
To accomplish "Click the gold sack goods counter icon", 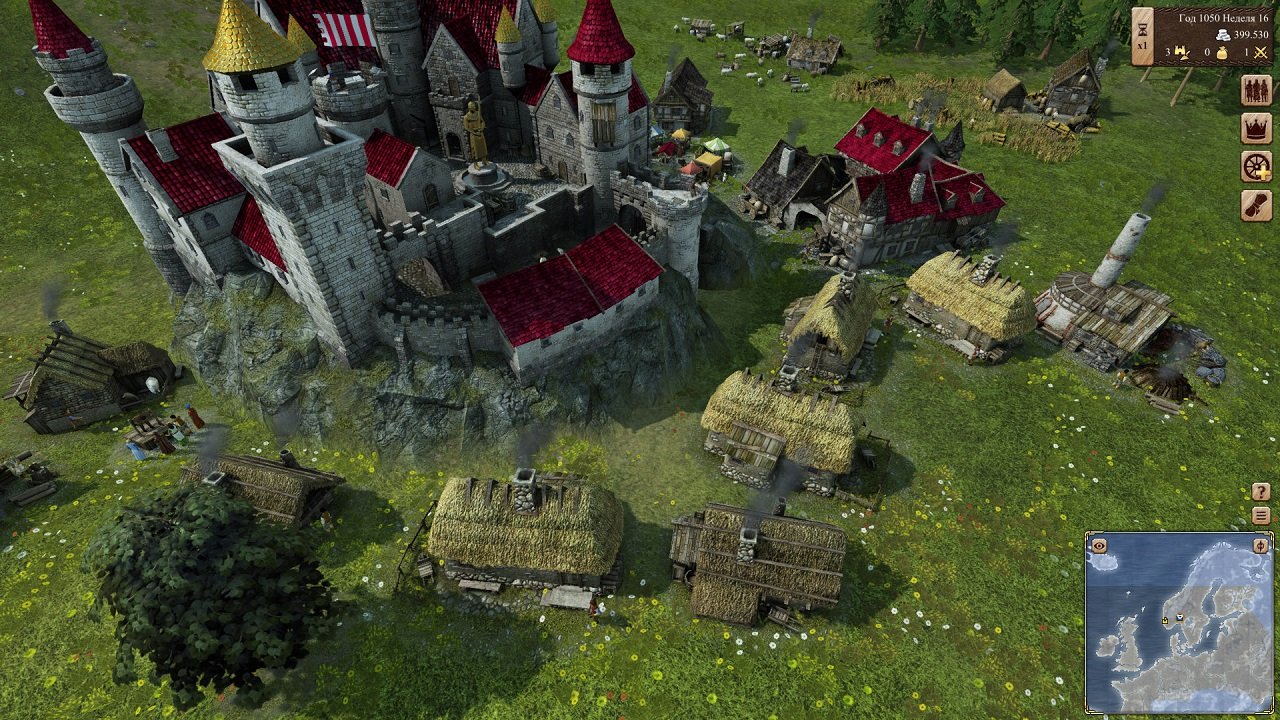I will point(1222,54).
